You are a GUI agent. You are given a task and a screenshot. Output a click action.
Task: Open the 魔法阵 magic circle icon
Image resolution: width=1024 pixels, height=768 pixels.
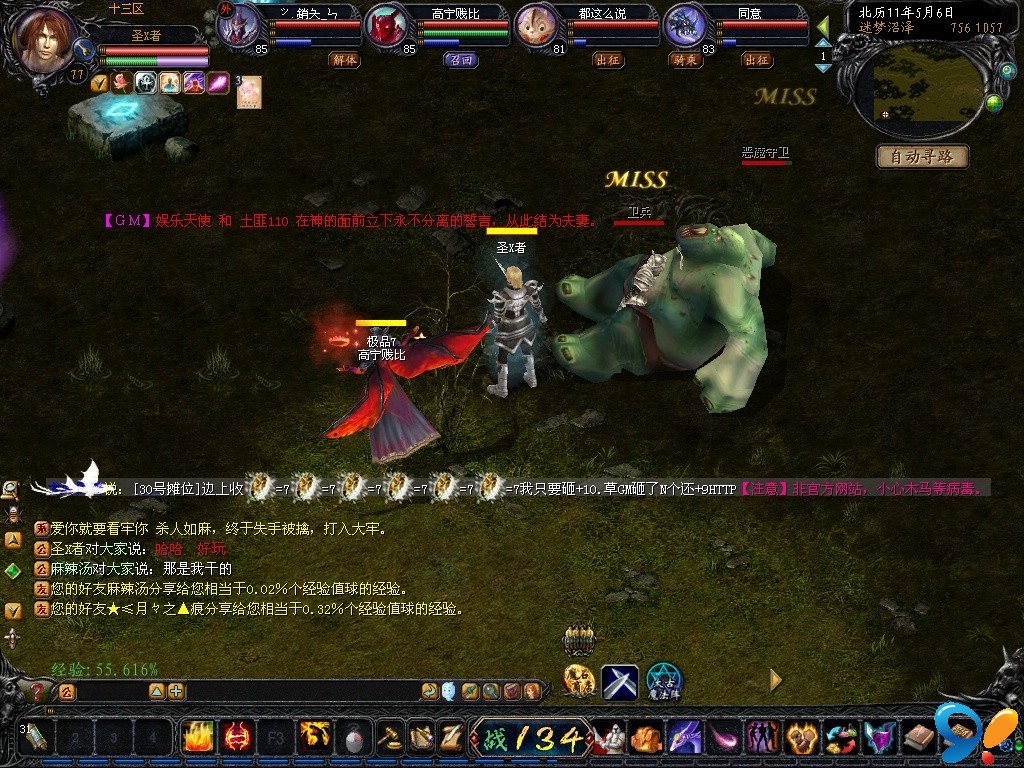pos(663,682)
